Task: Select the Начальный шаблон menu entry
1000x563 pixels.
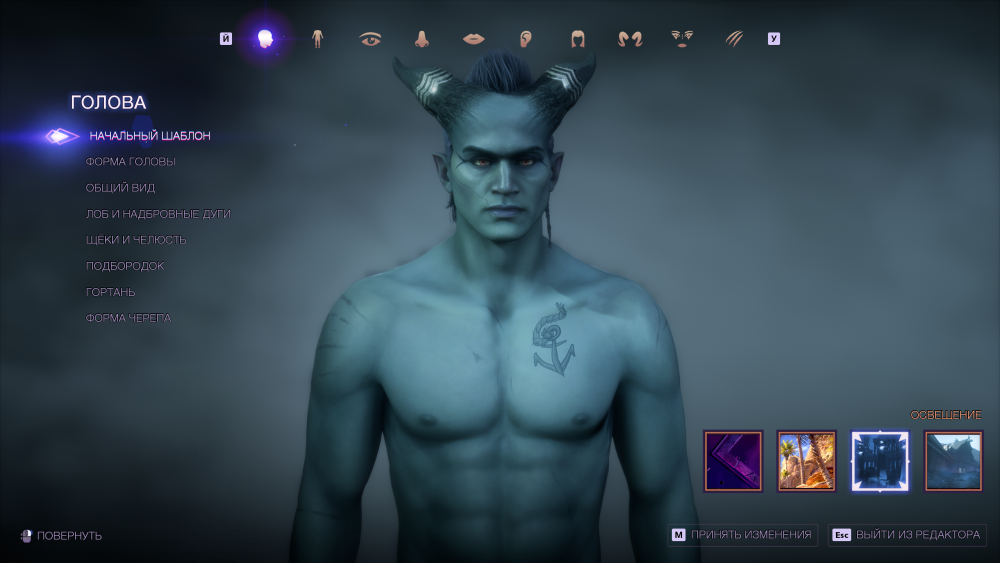Action: 149,136
